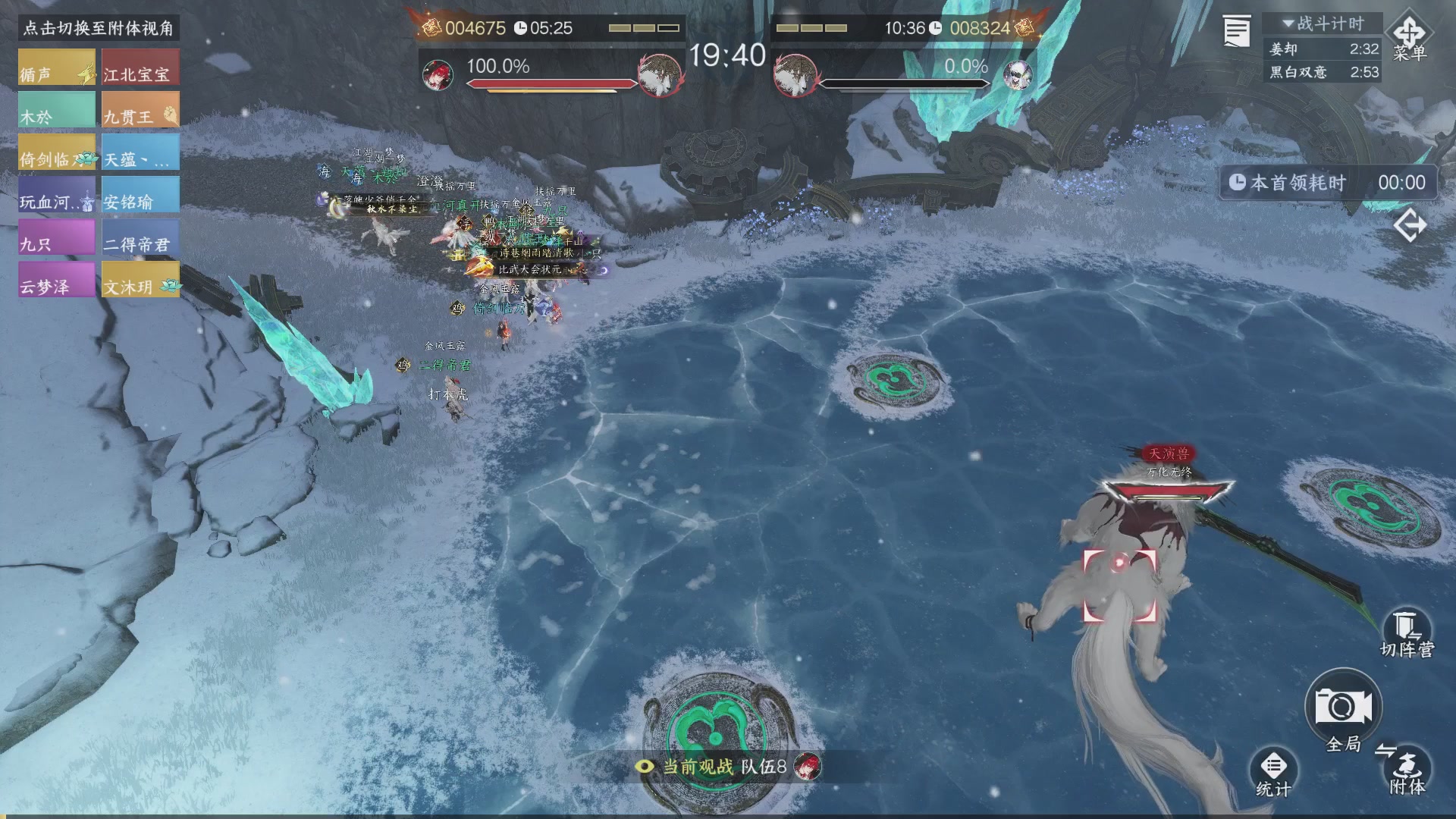This screenshot has height=819, width=1456.
Task: Select the 安铭瑜 player tile
Action: click(x=140, y=196)
